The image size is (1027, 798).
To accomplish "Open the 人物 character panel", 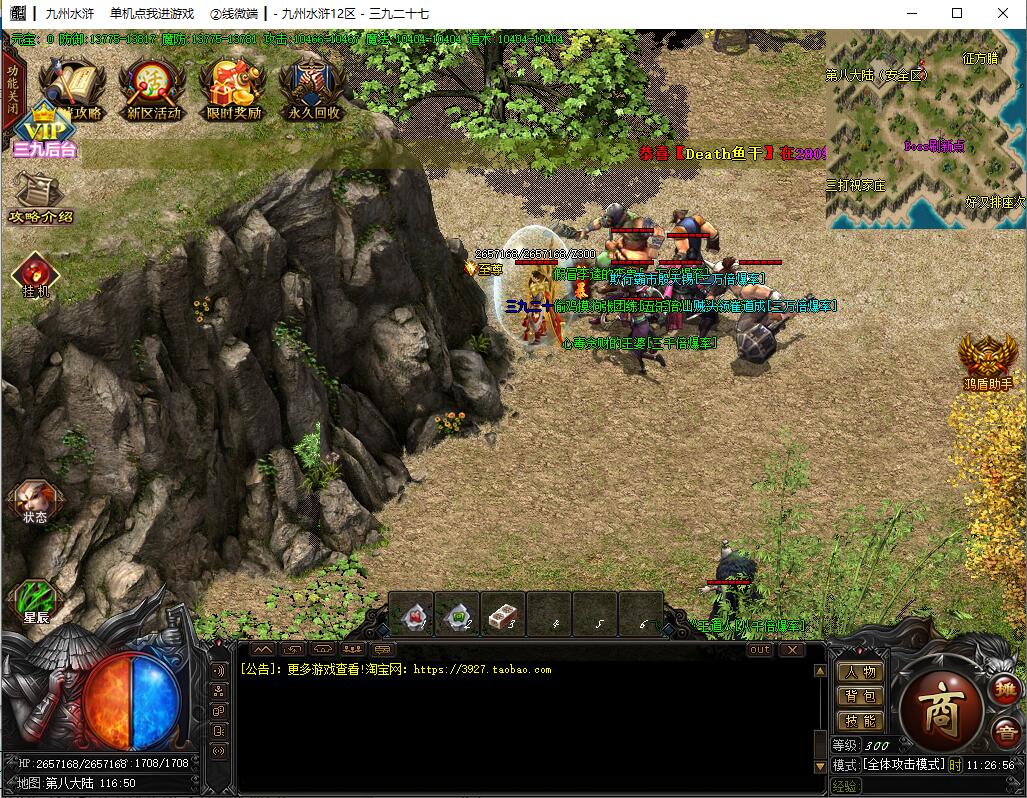I will [858, 672].
